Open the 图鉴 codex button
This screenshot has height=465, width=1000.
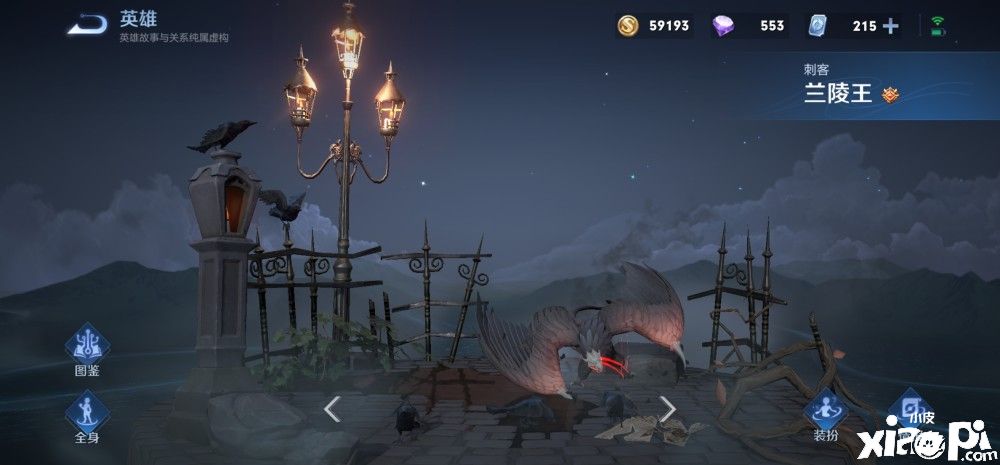coord(87,347)
